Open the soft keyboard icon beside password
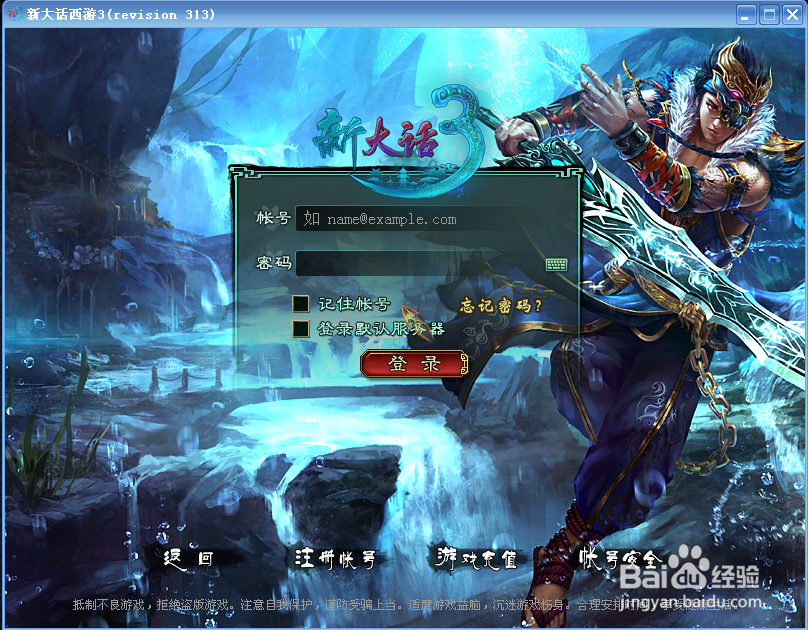808x630 pixels. point(556,264)
